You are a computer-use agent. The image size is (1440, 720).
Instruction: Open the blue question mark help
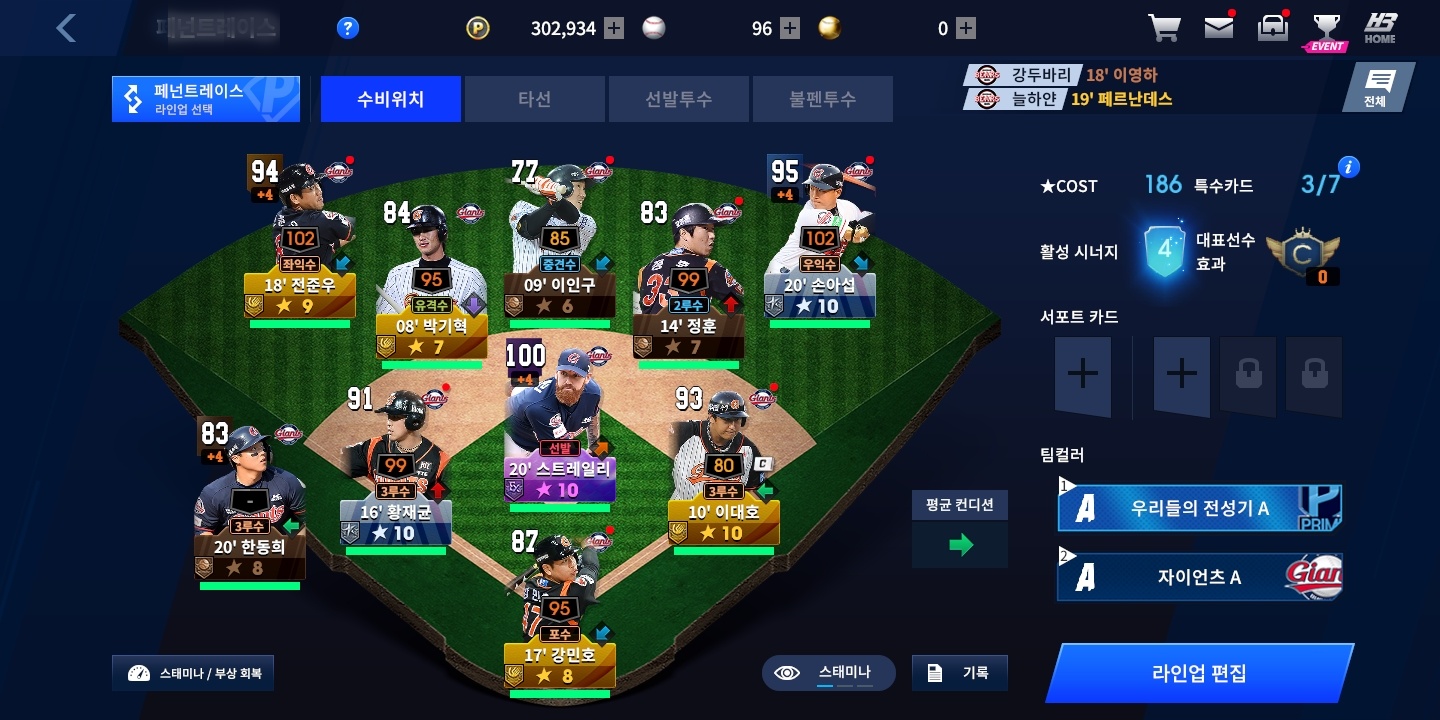(347, 28)
